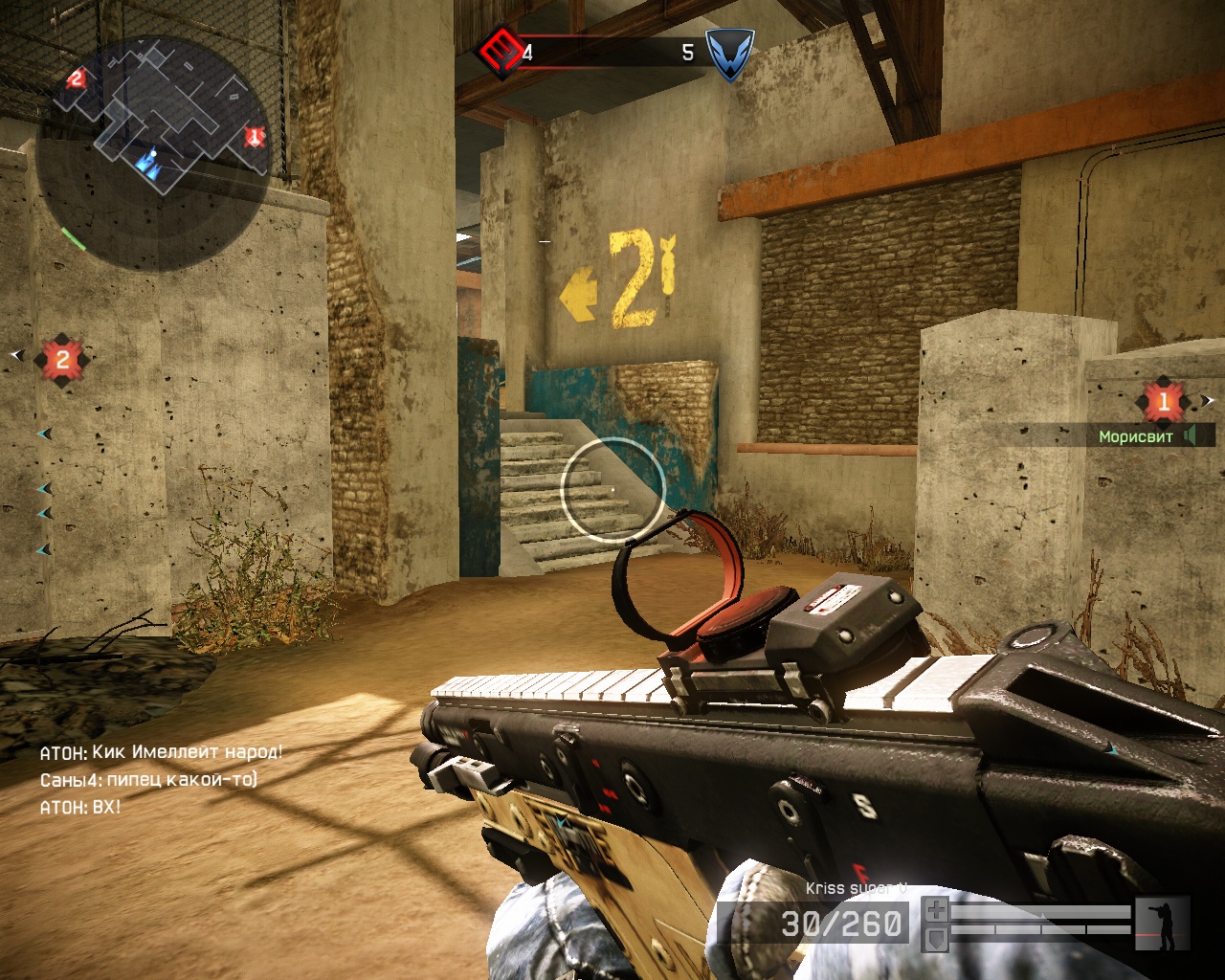Toggle the speaker icon next to Морисвит
Viewport: 1225px width, 980px height.
pyautogui.click(x=1190, y=436)
